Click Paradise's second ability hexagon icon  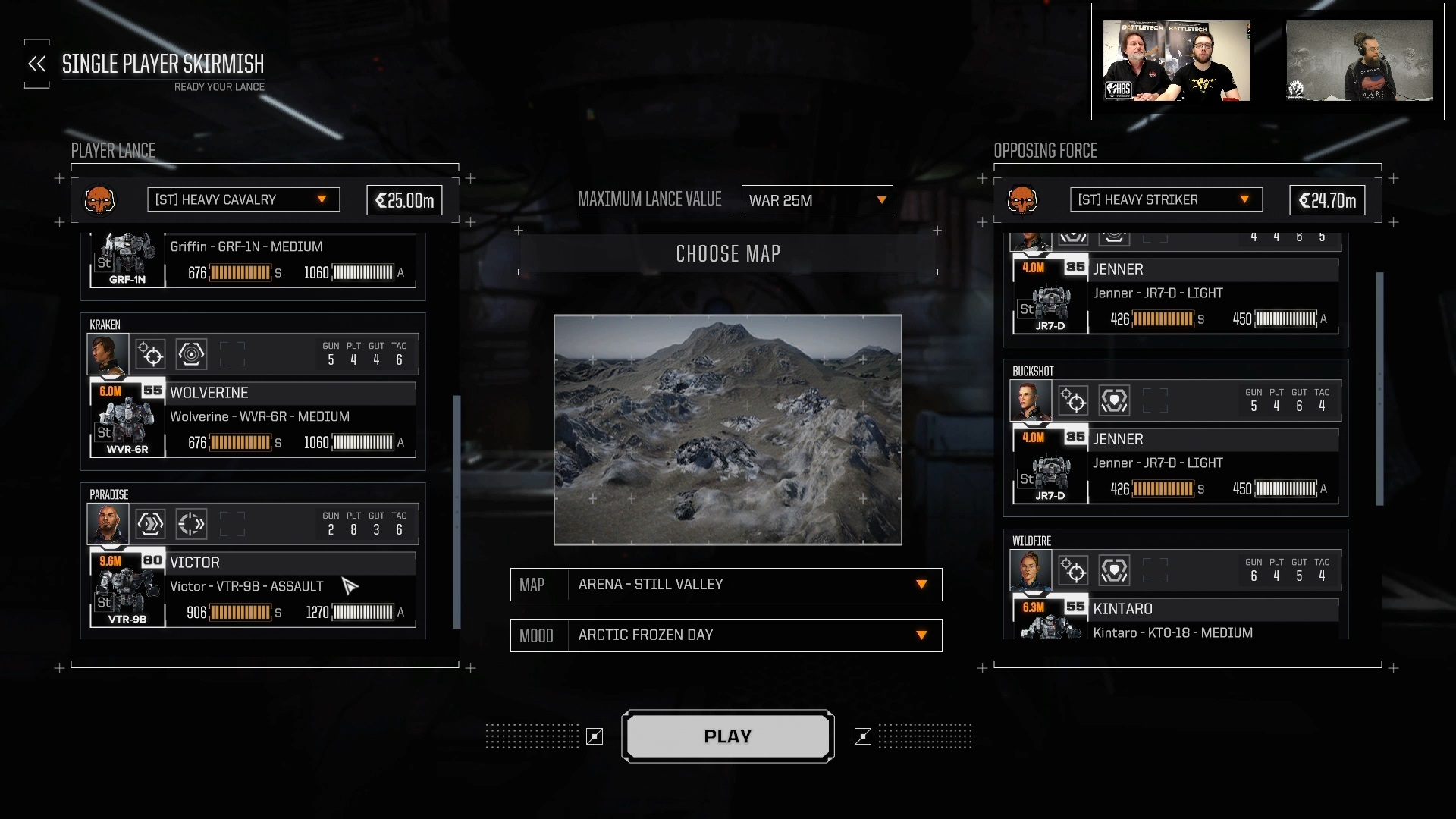pyautogui.click(x=191, y=524)
